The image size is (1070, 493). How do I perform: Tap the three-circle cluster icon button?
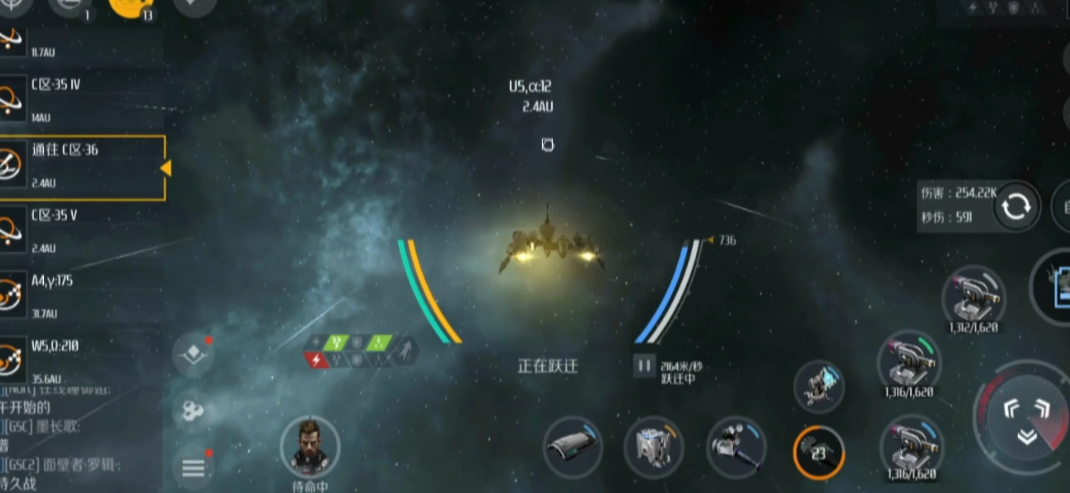[191, 409]
